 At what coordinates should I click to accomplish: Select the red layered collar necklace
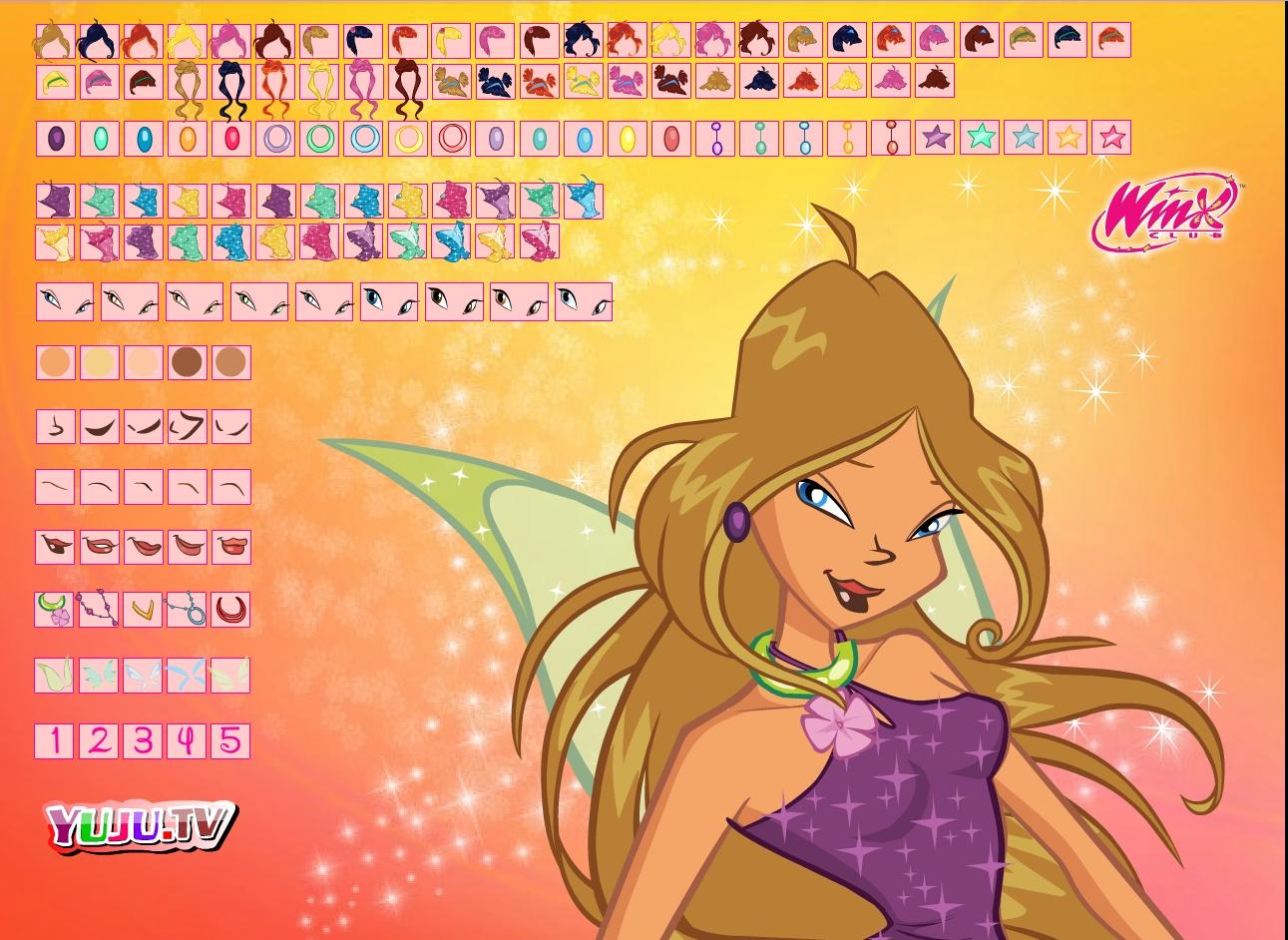tap(230, 608)
